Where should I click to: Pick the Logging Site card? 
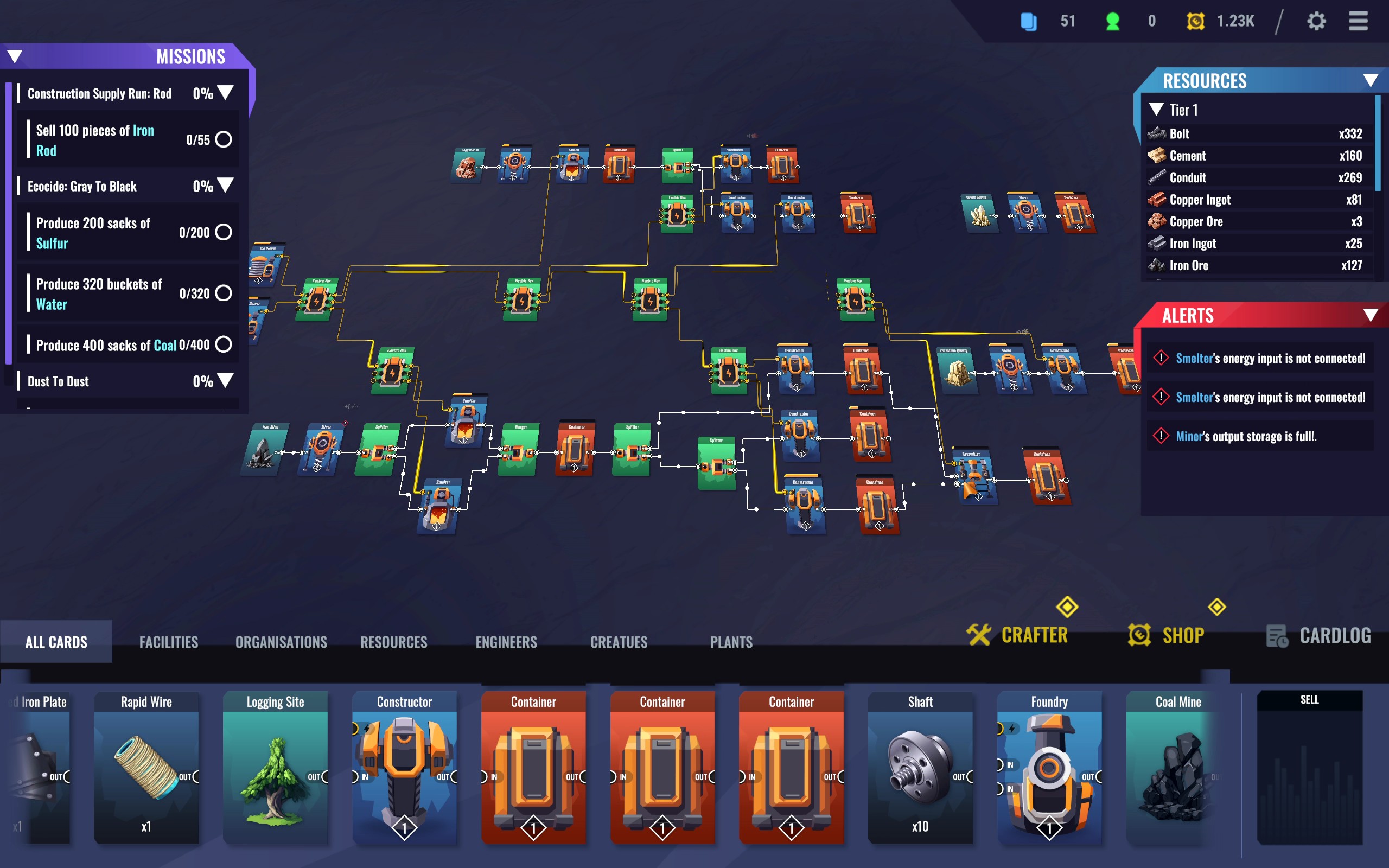click(x=276, y=767)
